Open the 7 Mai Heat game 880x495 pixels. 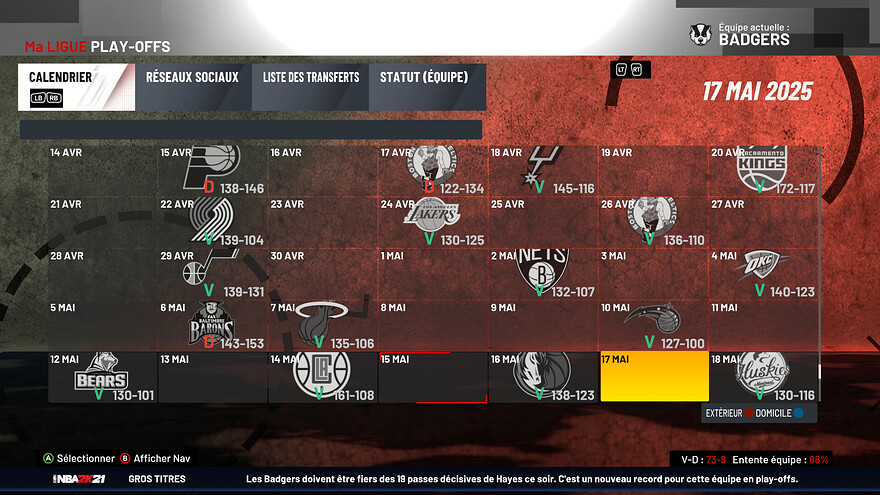[323, 325]
